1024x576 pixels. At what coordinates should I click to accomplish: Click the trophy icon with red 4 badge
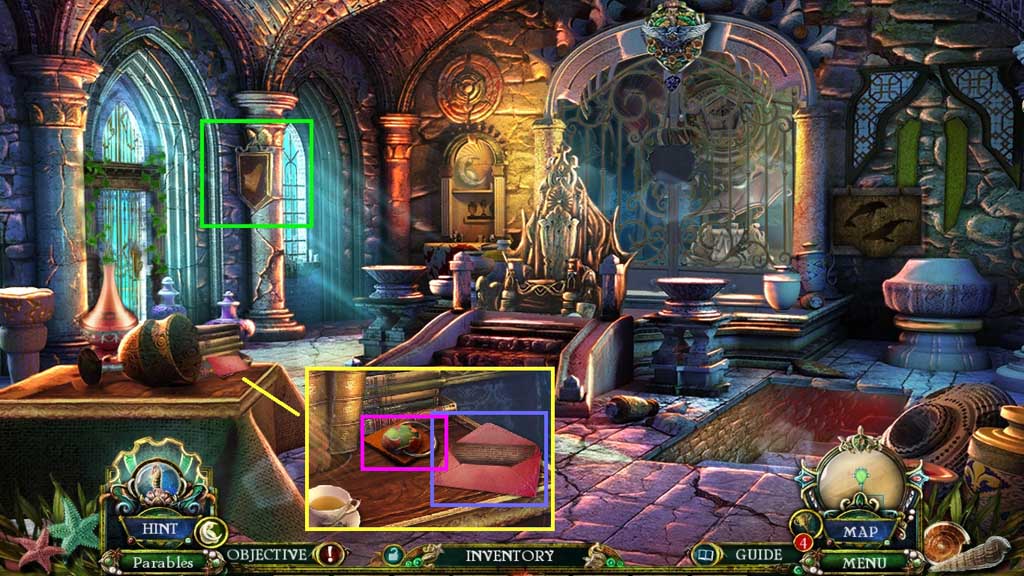pyautogui.click(x=802, y=526)
